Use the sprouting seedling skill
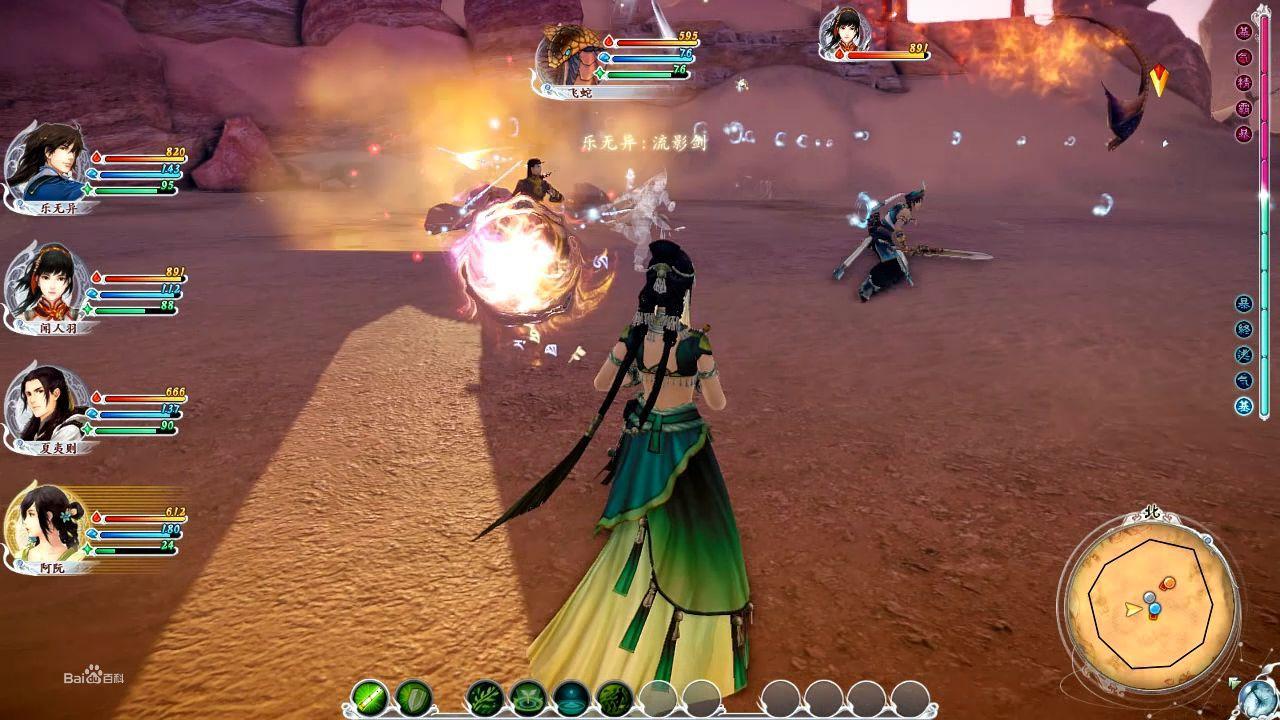 pos(528,697)
